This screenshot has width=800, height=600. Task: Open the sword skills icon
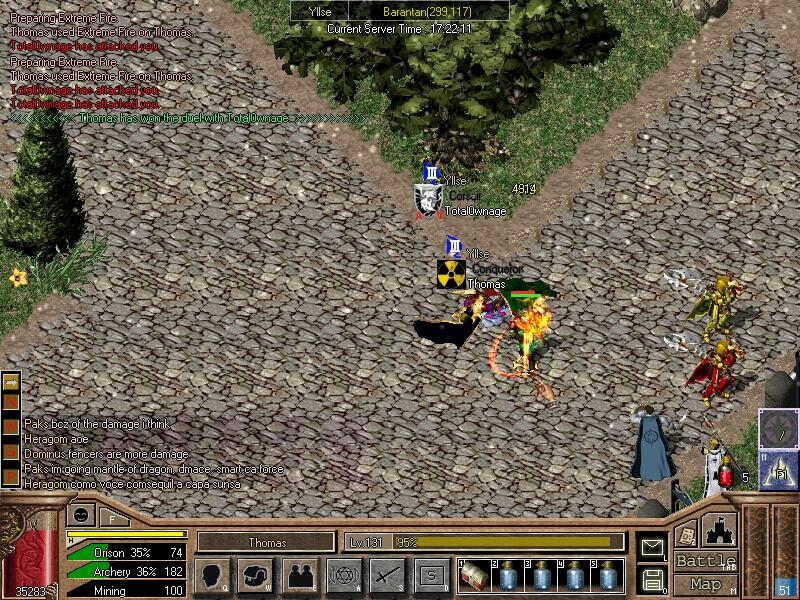point(387,576)
